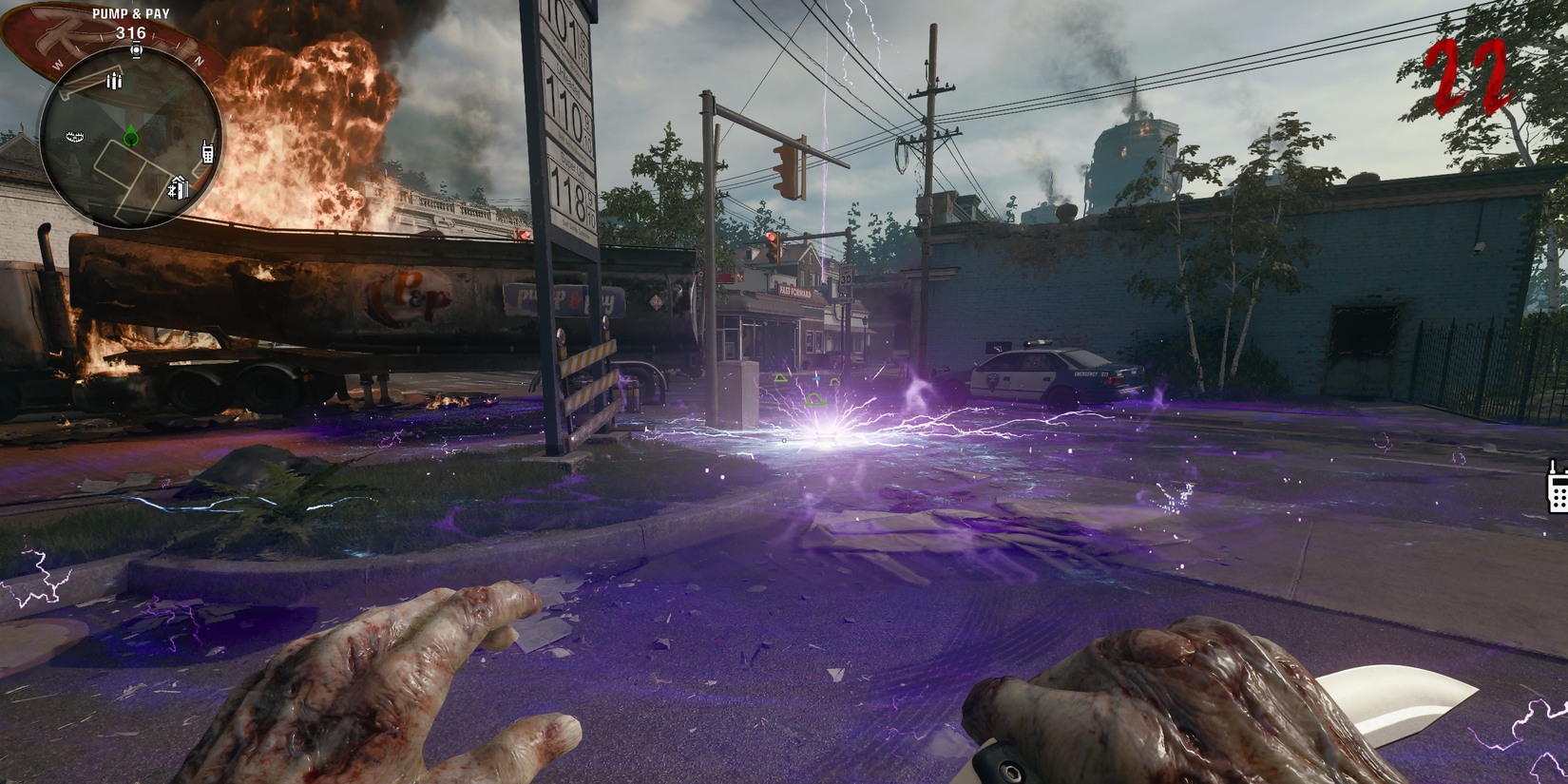Select the green player arrow in the minimap center
Viewport: 1568px width, 784px height.
click(x=130, y=135)
